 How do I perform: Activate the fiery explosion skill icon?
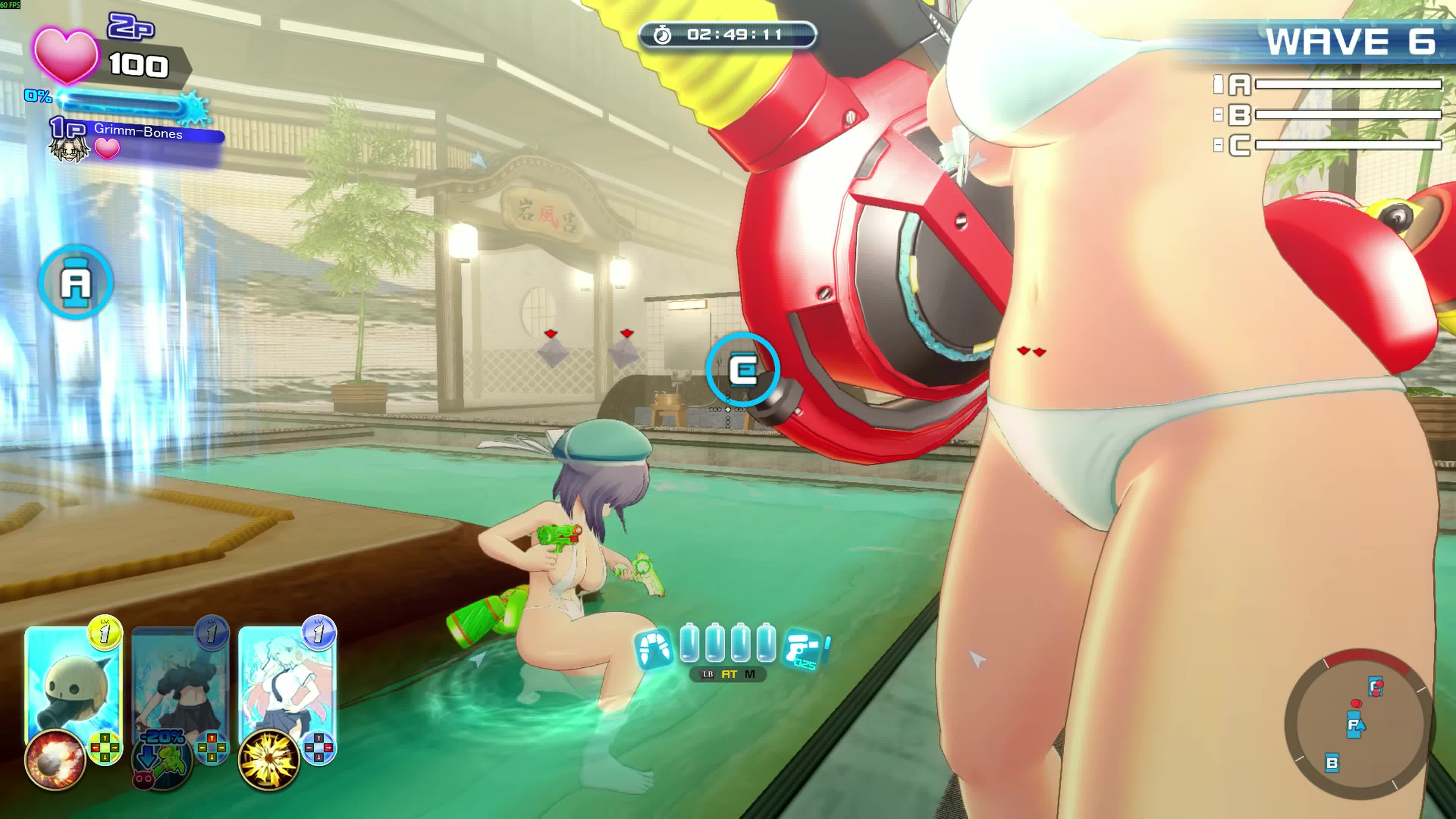click(x=54, y=759)
